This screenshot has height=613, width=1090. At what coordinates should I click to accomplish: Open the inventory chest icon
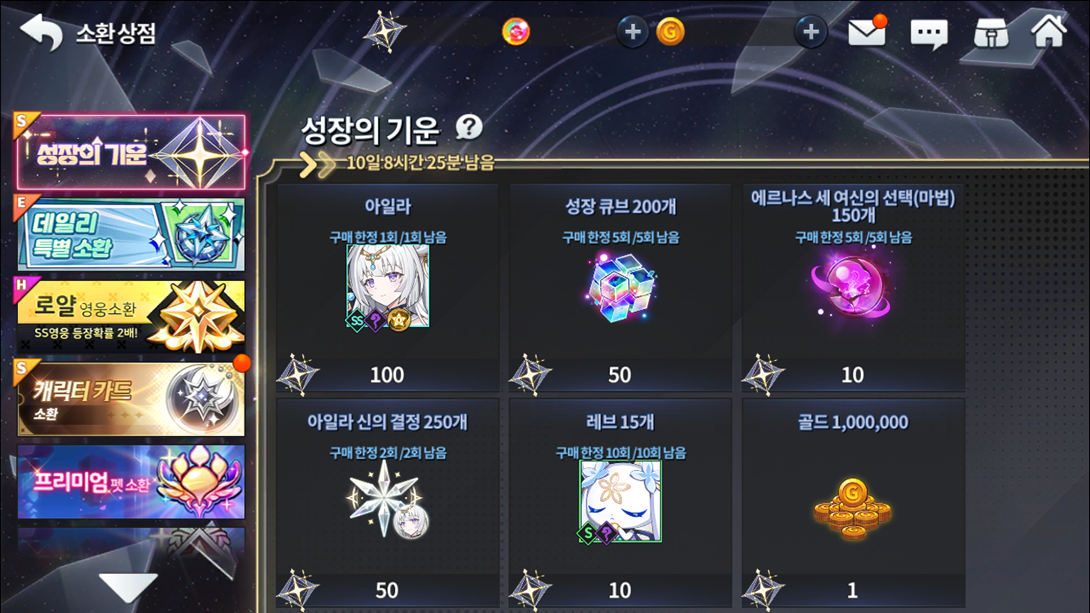point(990,32)
